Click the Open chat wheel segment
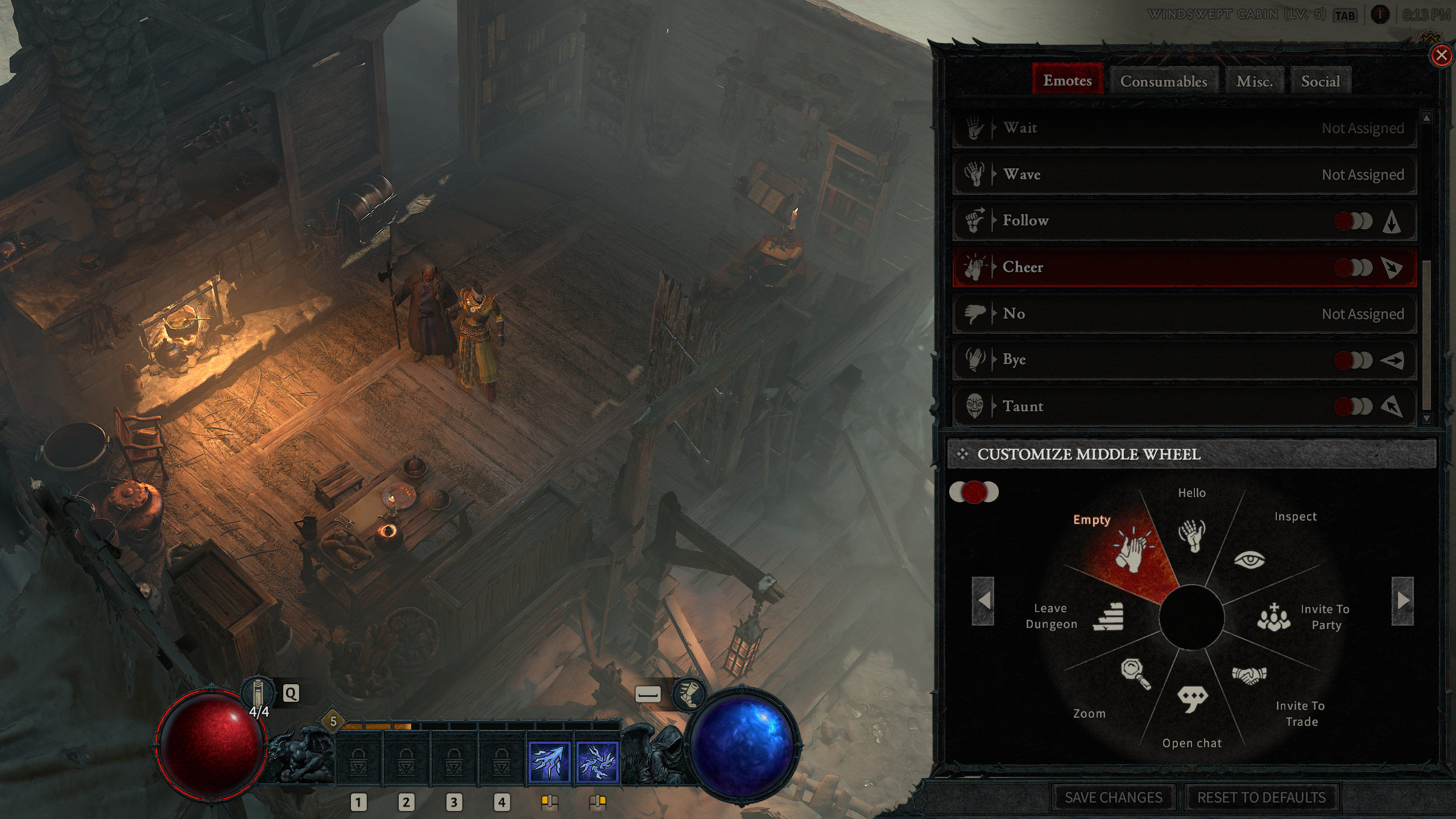This screenshot has width=1456, height=819. click(1192, 700)
